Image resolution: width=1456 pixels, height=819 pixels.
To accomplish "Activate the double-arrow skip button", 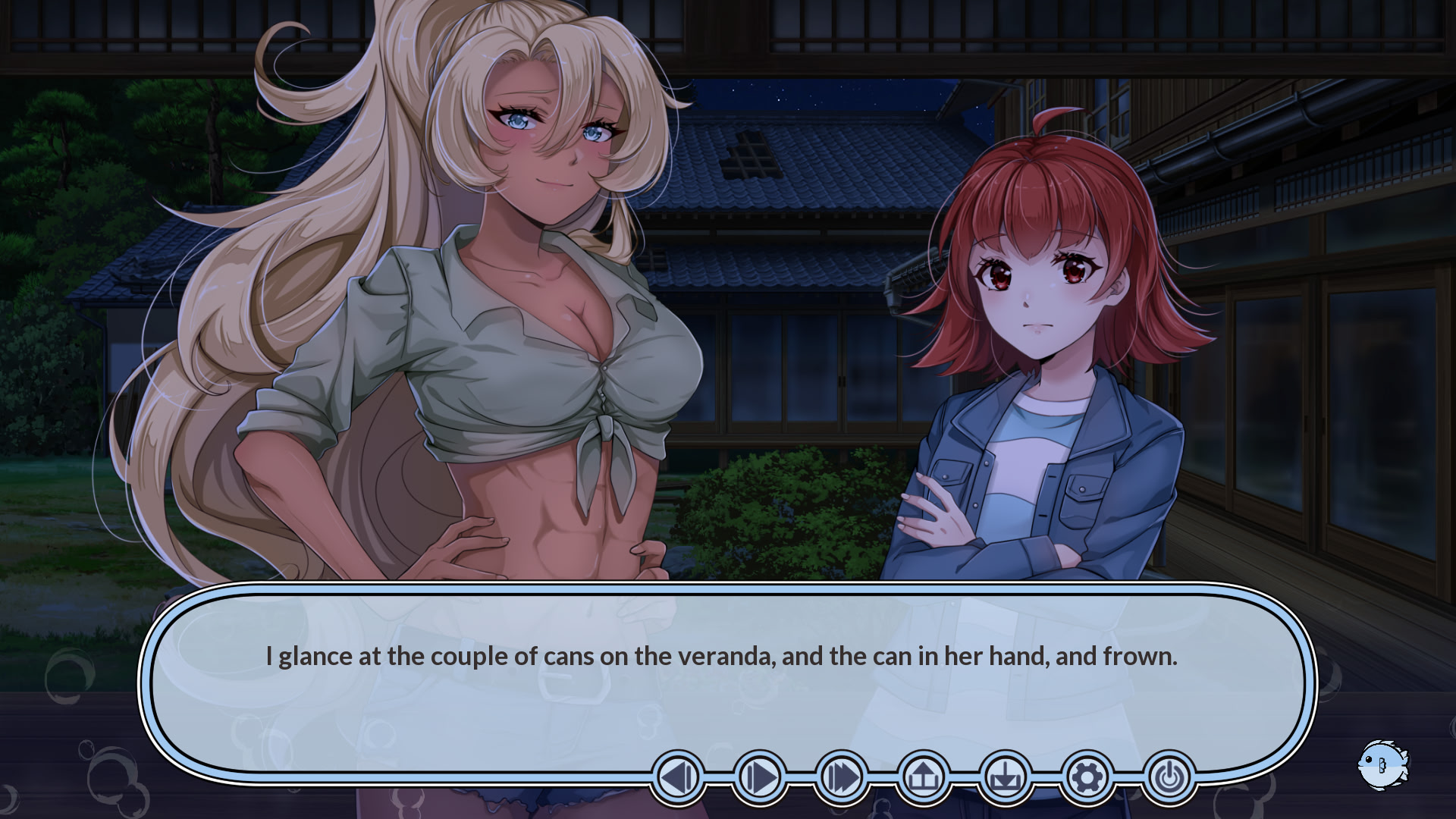I will click(842, 777).
